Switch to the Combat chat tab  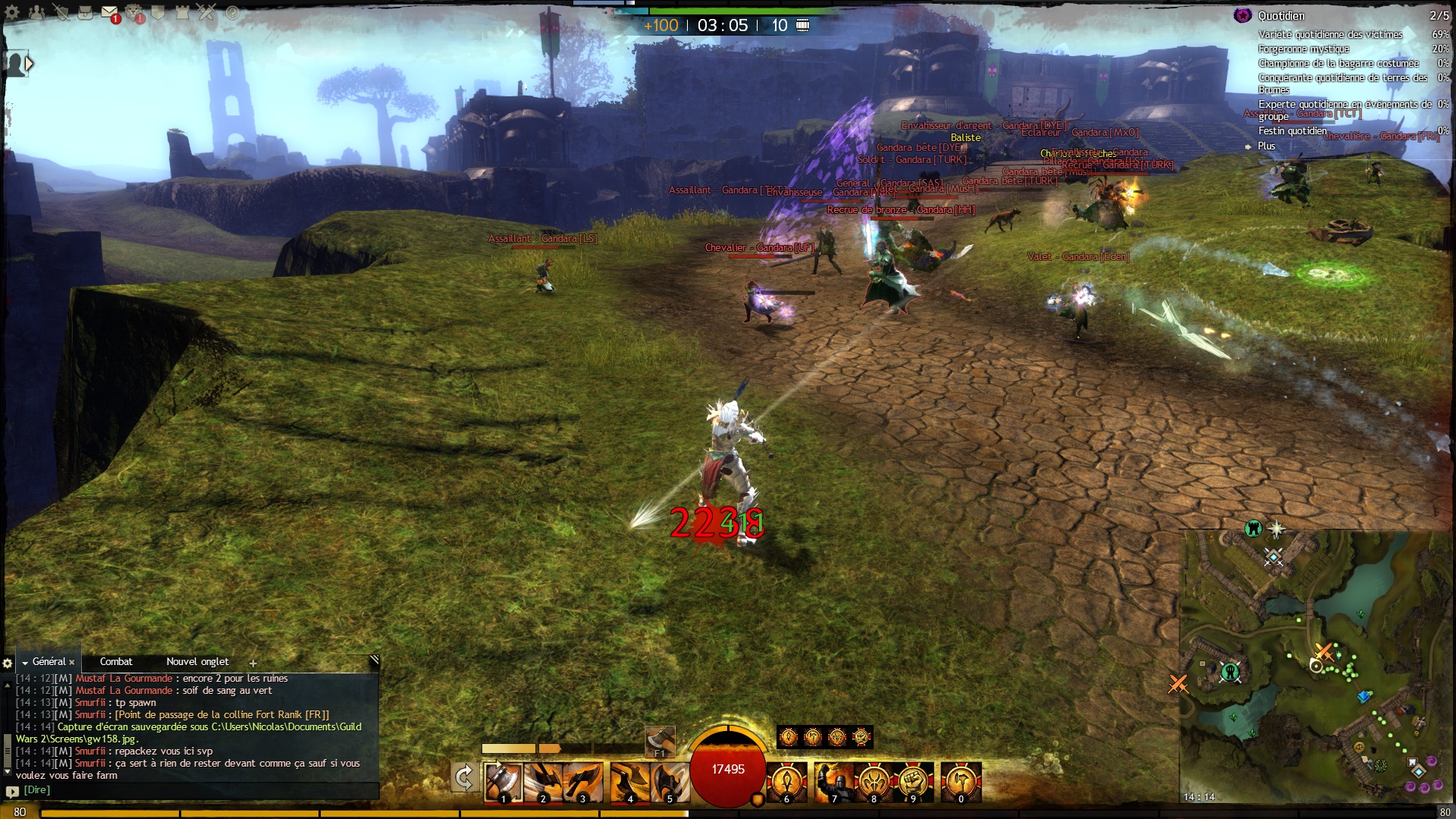click(116, 661)
